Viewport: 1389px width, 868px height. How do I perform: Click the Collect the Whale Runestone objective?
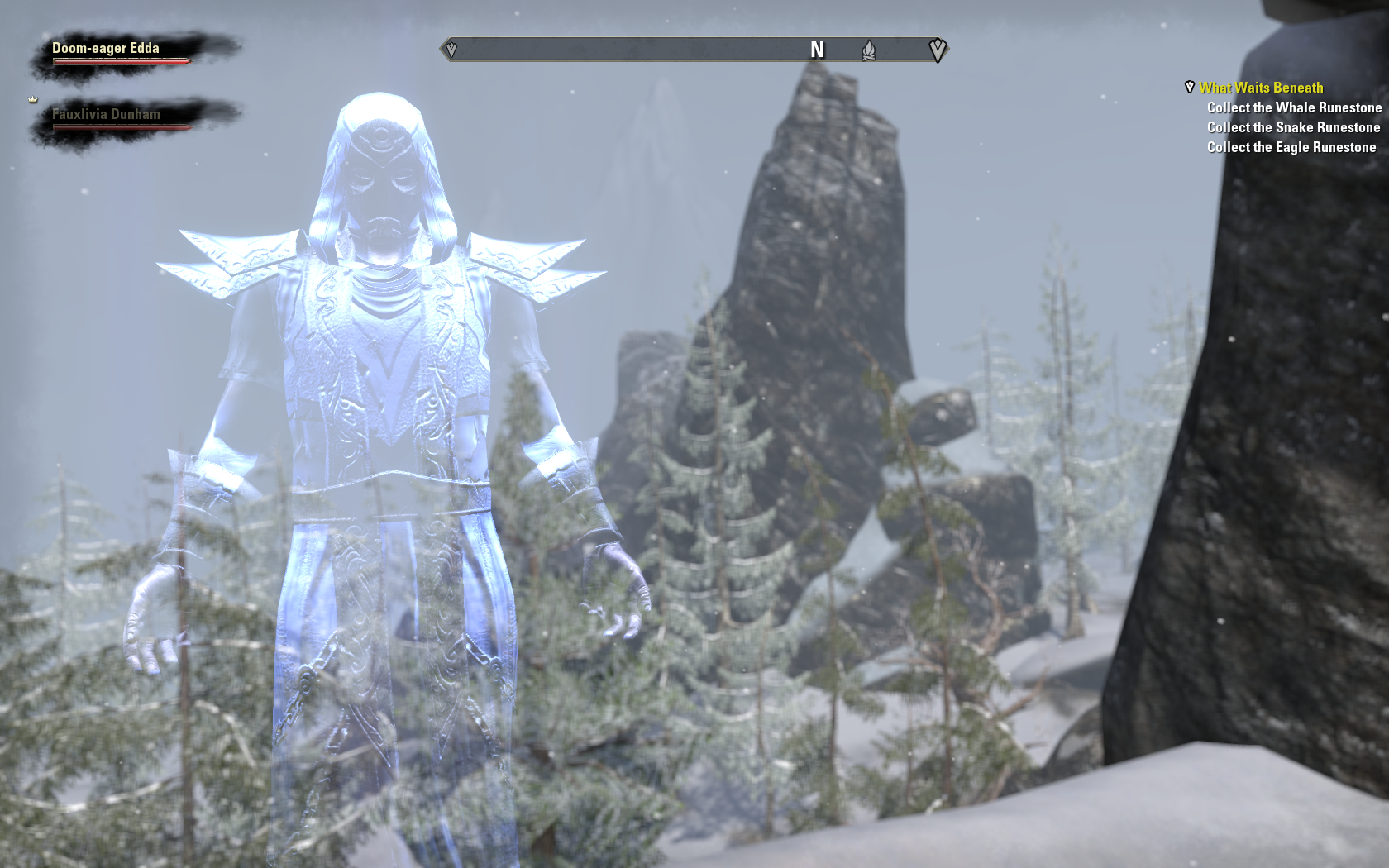click(x=1294, y=107)
